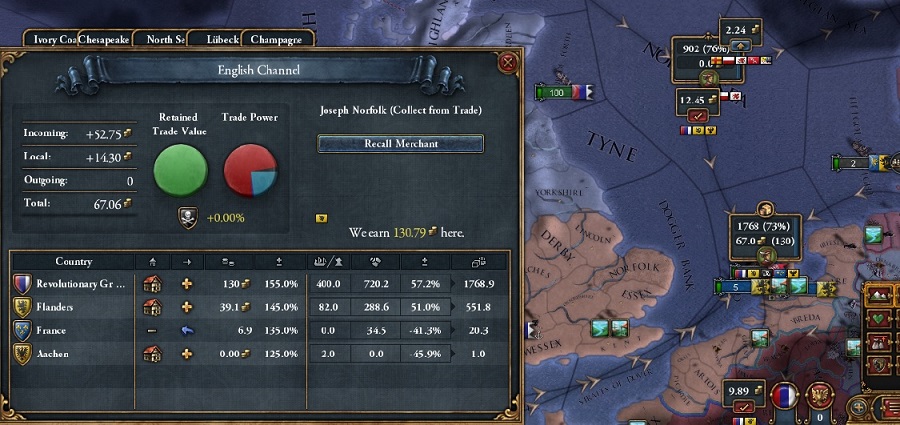Sort the list by the Country header

74,262
